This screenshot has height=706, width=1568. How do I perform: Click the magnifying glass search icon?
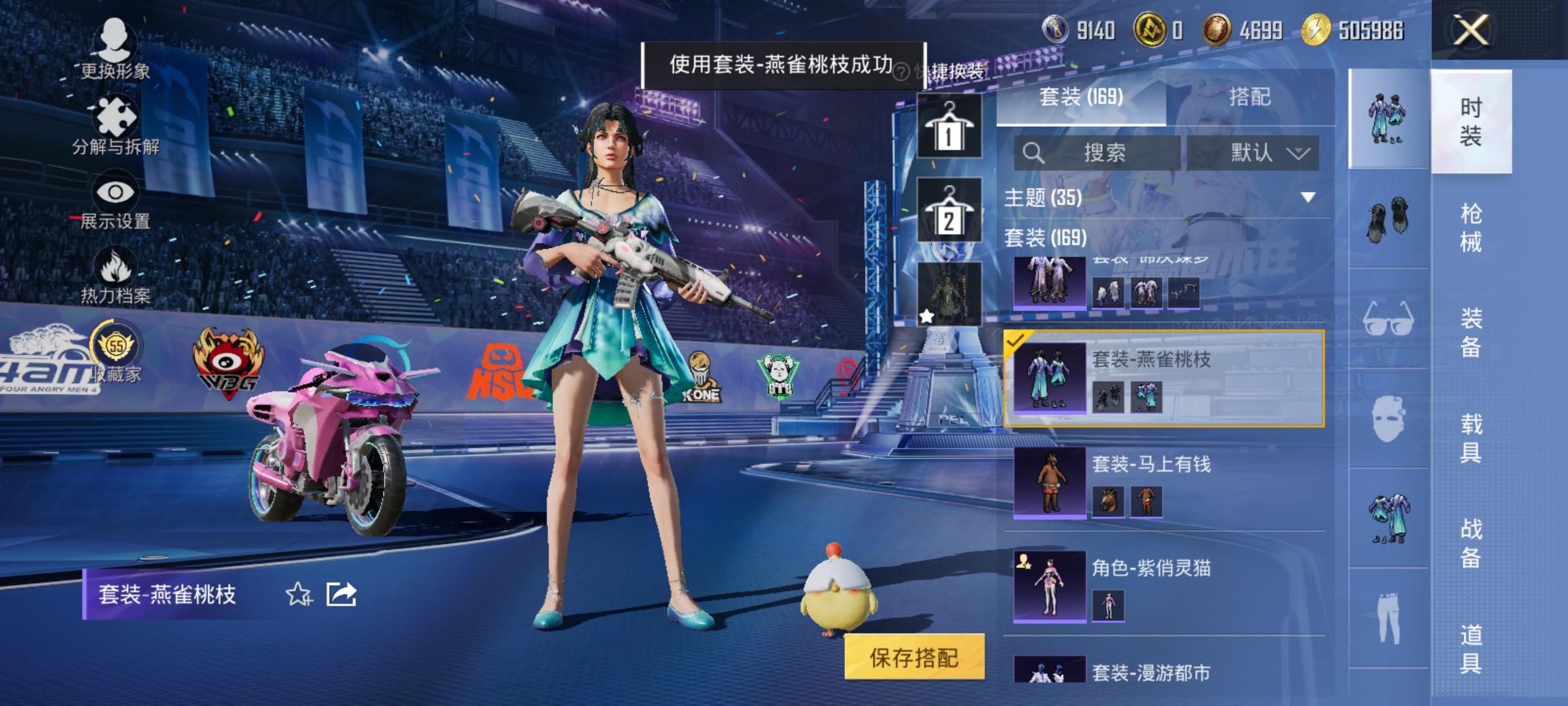point(1036,152)
